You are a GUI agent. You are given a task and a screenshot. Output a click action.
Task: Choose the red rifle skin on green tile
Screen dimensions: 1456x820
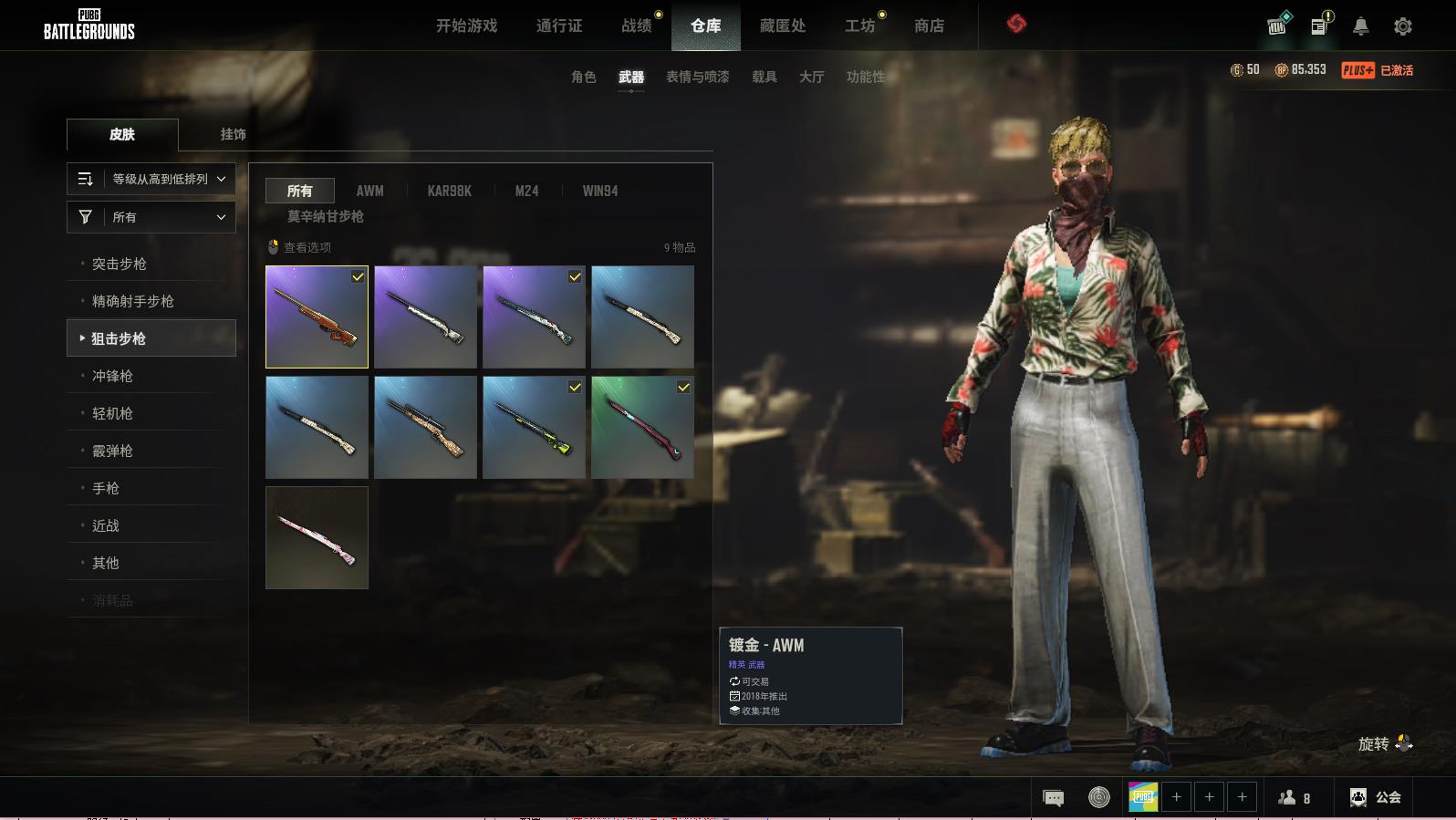pyautogui.click(x=642, y=427)
